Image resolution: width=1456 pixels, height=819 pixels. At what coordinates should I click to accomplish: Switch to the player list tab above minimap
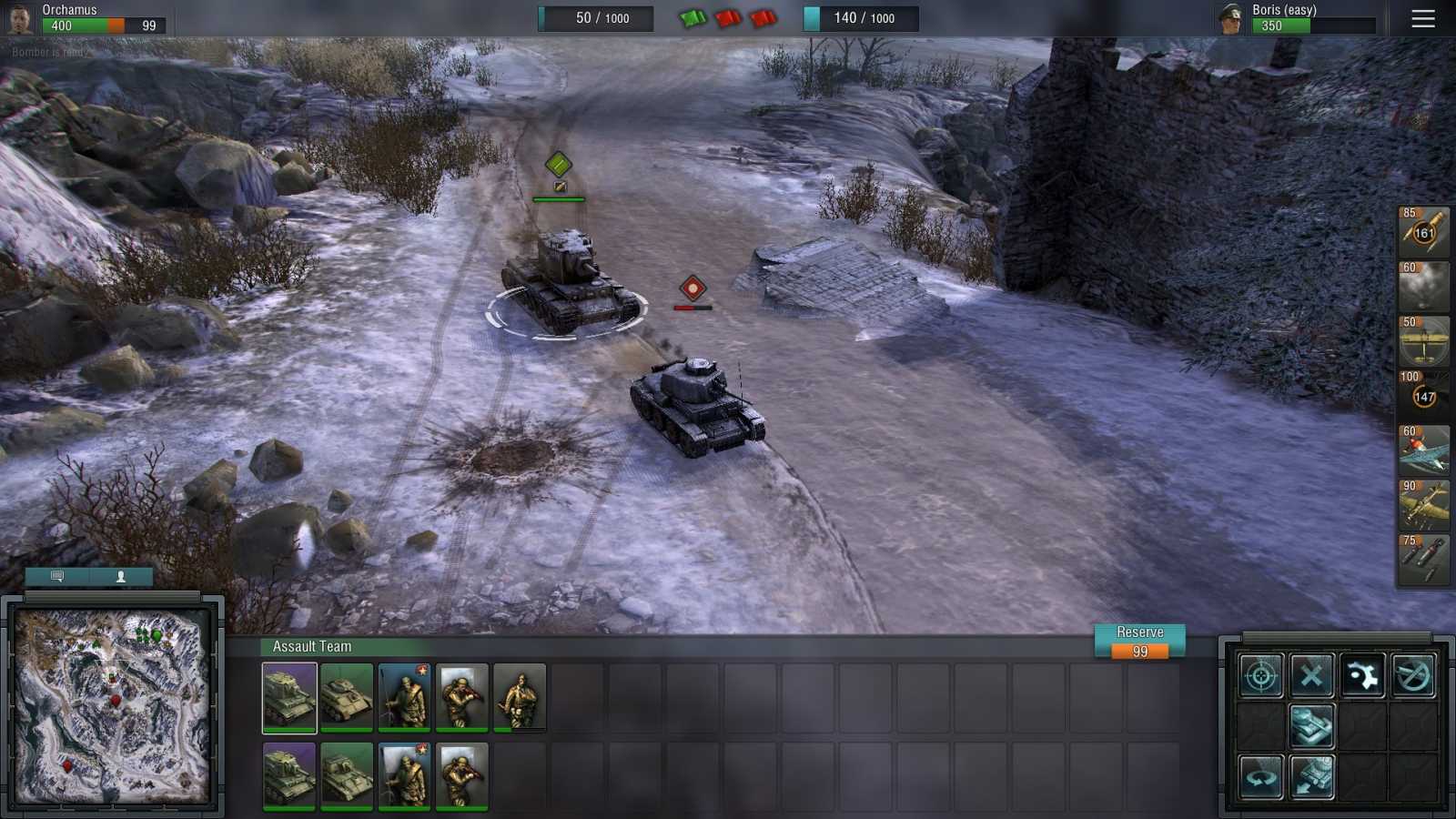pyautogui.click(x=121, y=576)
